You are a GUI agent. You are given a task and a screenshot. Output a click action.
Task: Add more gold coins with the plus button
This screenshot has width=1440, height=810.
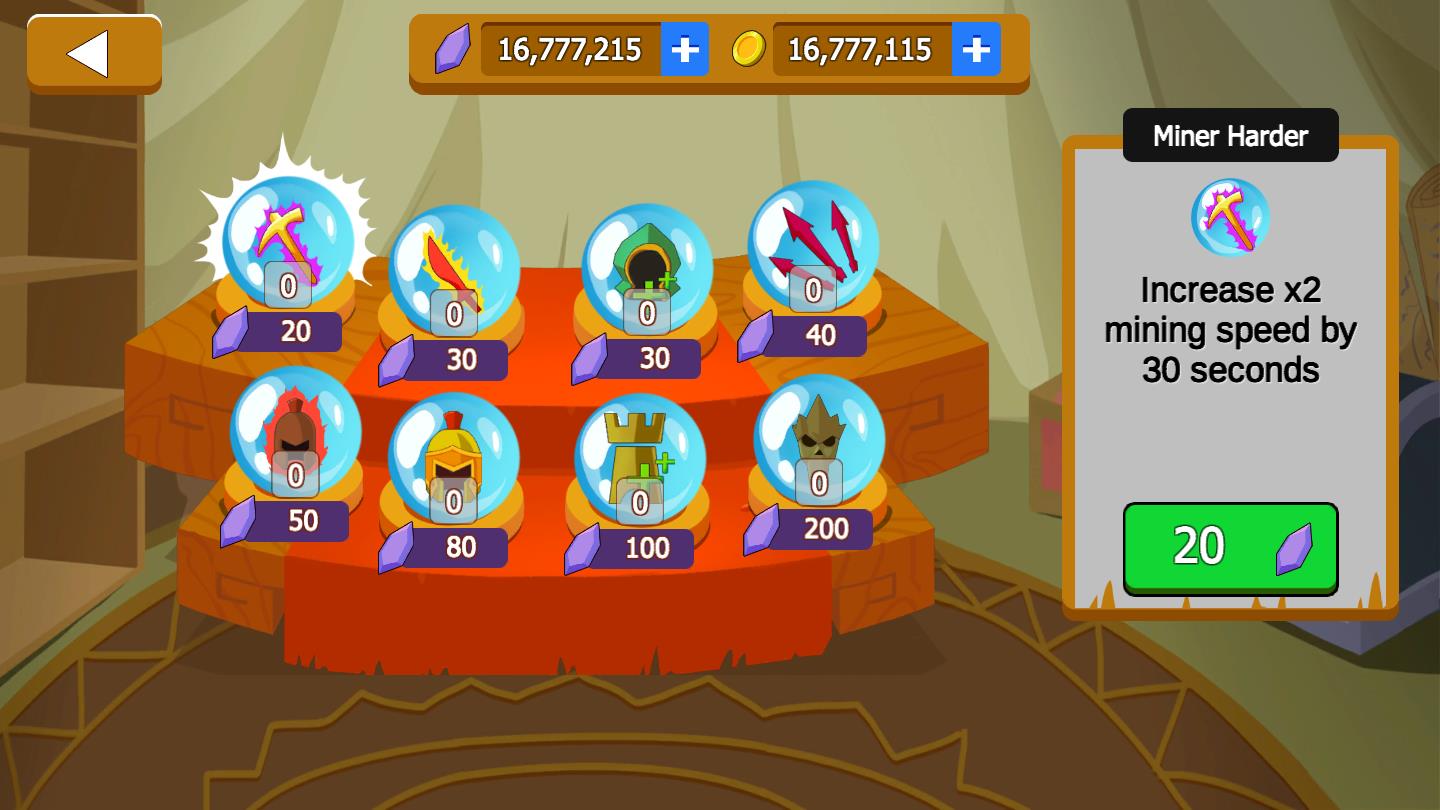tap(976, 49)
